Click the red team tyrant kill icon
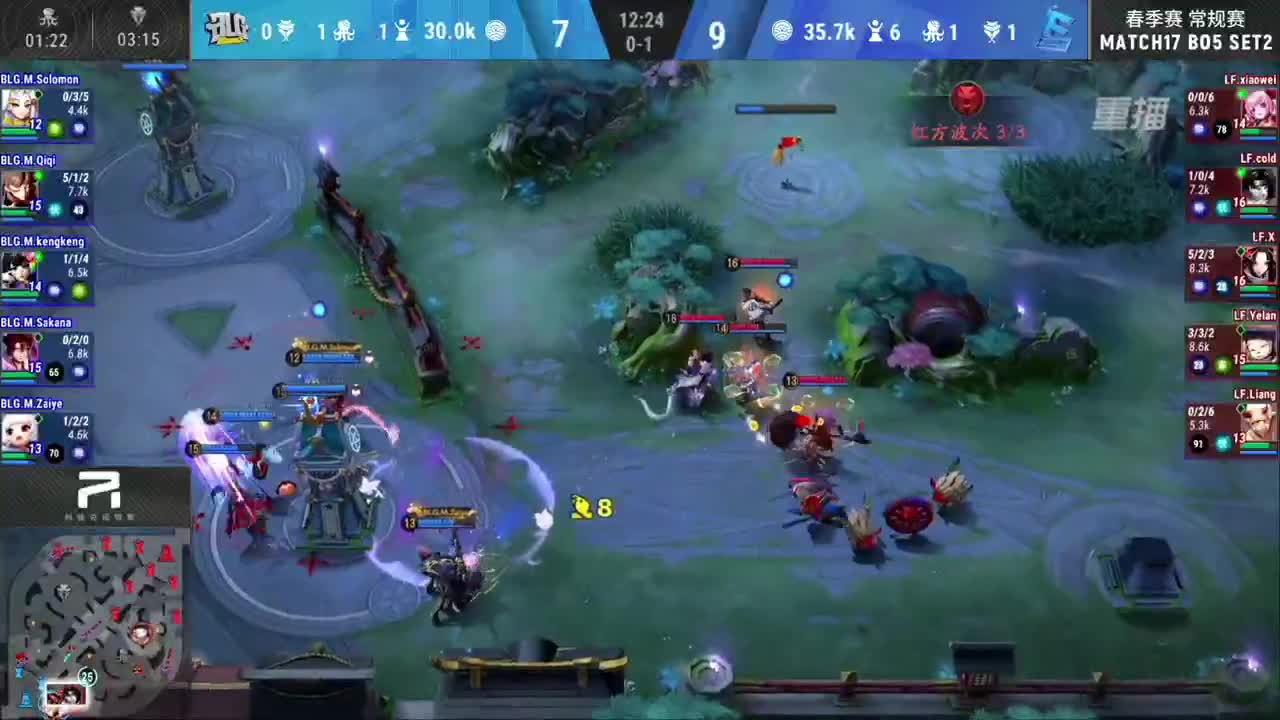 coord(990,31)
